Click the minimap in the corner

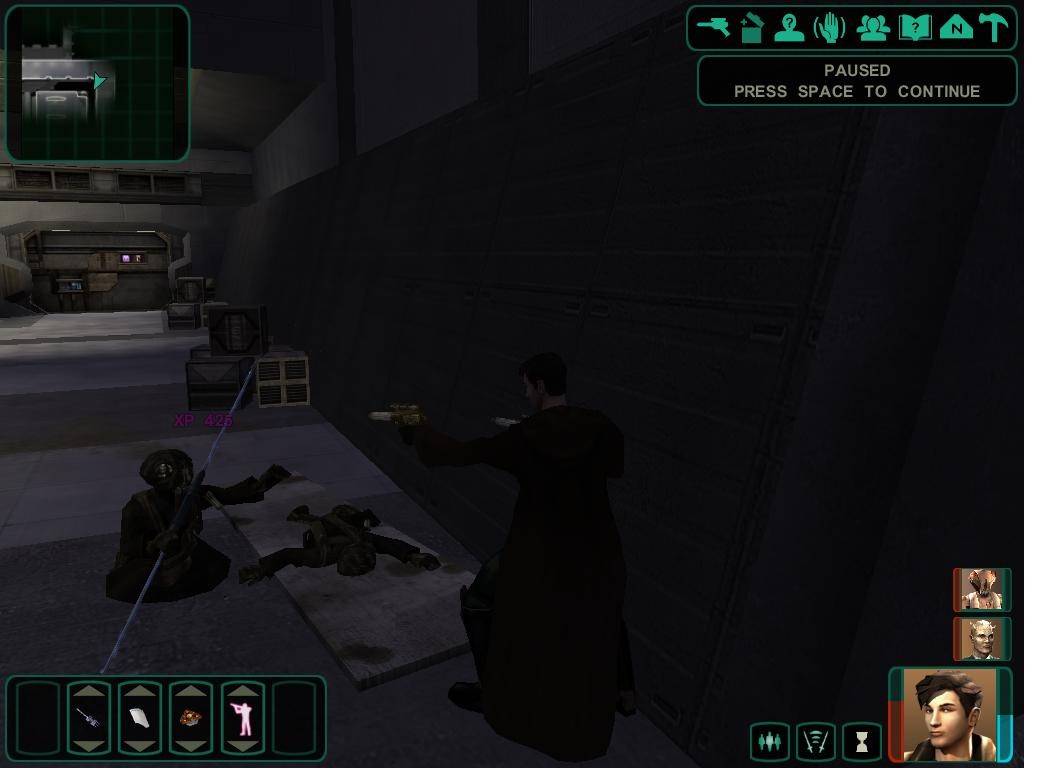point(98,84)
